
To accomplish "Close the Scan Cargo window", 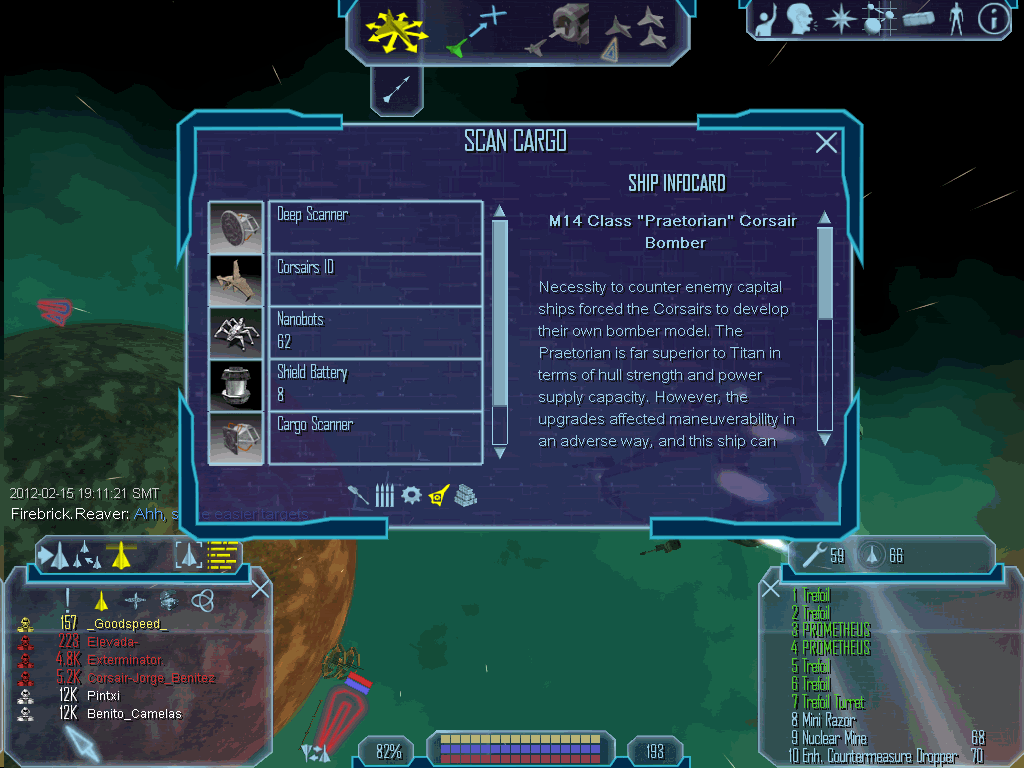I will [x=826, y=143].
